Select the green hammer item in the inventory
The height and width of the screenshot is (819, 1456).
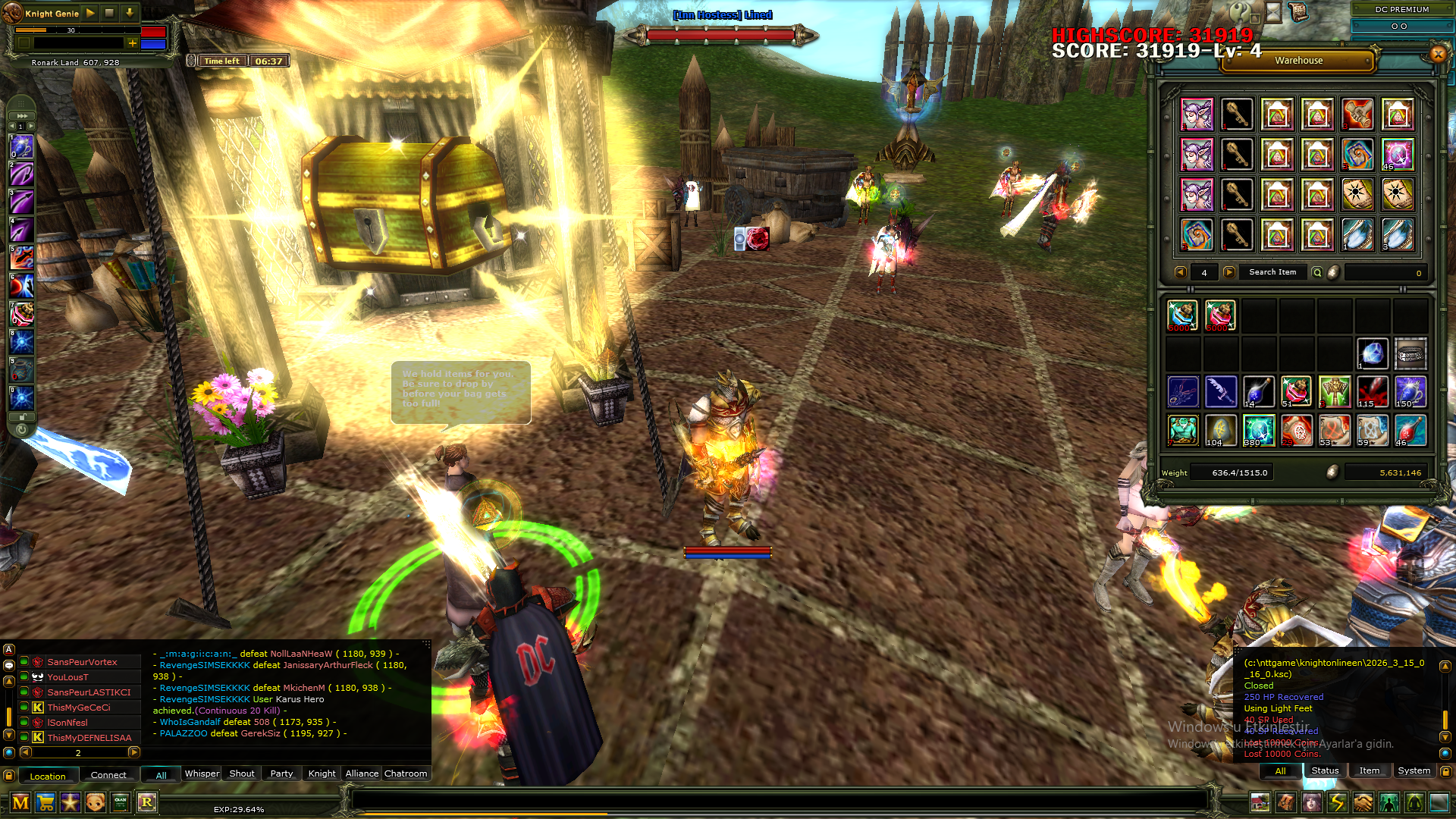(1334, 392)
